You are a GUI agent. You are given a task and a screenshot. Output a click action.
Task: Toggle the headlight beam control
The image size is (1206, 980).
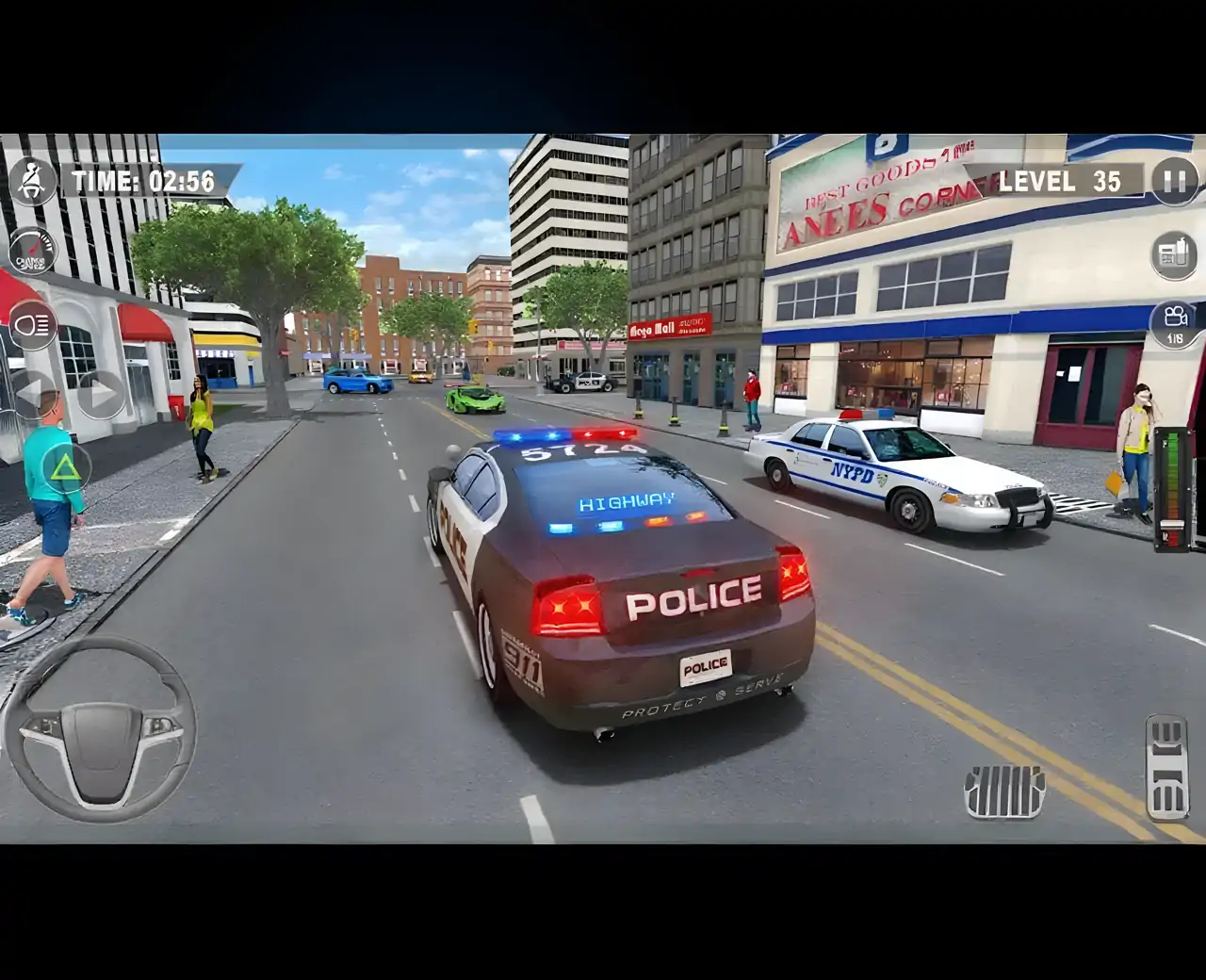coord(32,325)
